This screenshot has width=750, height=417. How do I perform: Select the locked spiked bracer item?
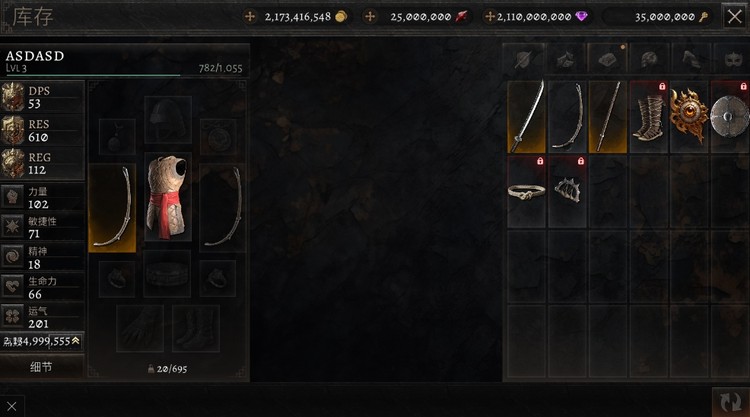568,190
